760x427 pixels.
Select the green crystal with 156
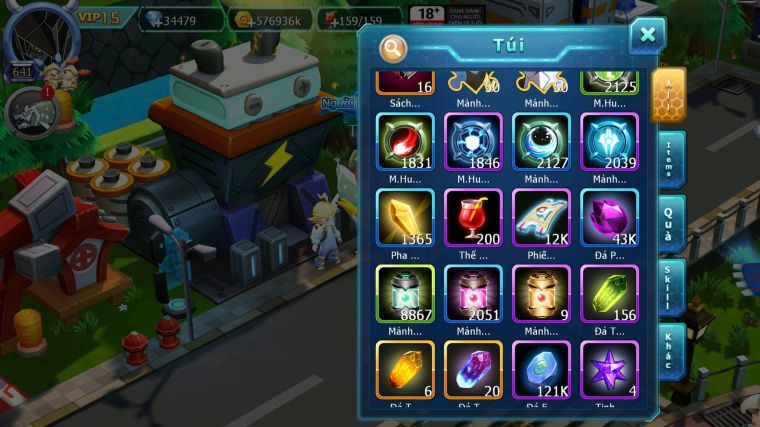click(x=609, y=293)
